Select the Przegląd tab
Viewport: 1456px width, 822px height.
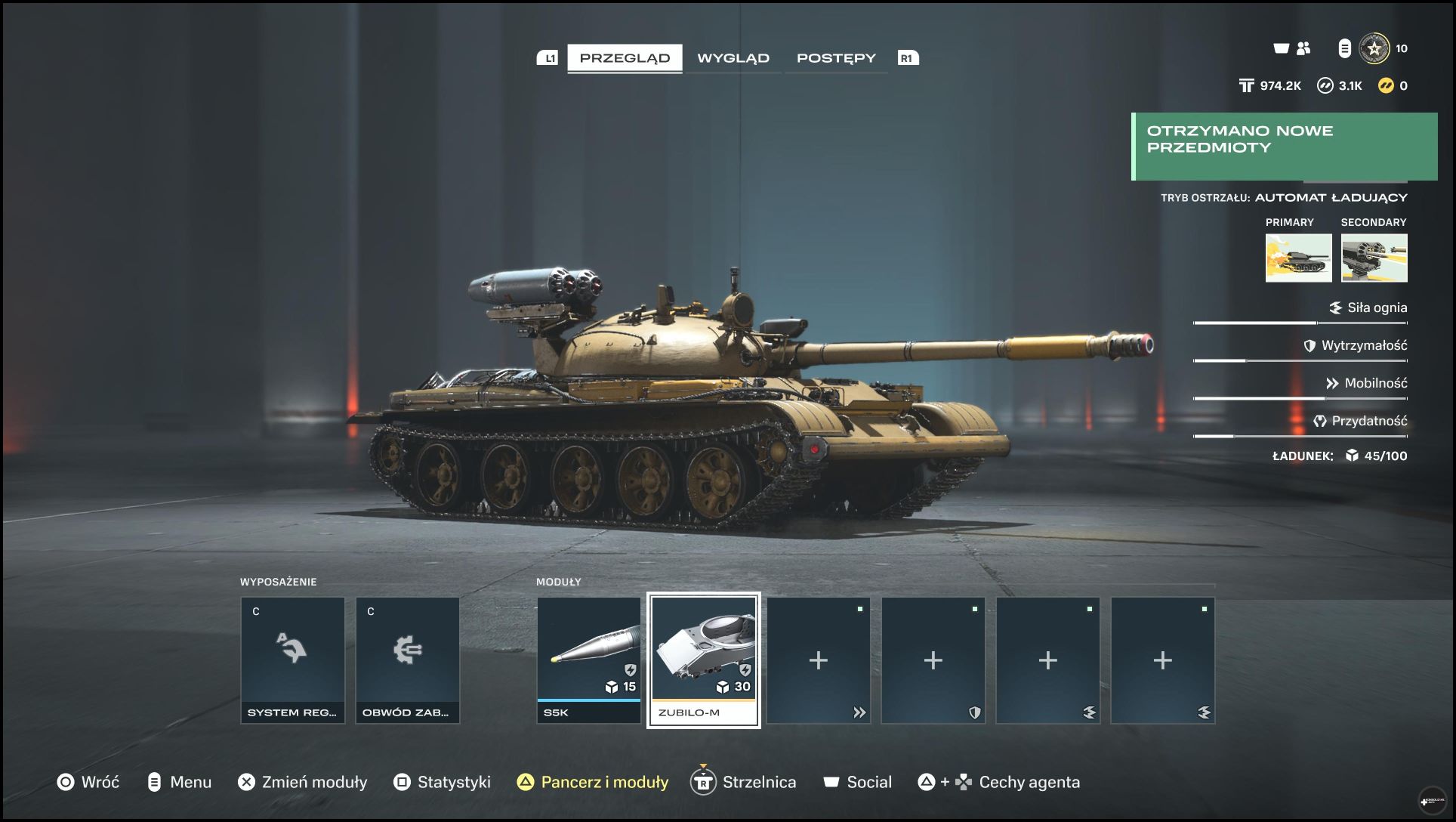point(625,58)
